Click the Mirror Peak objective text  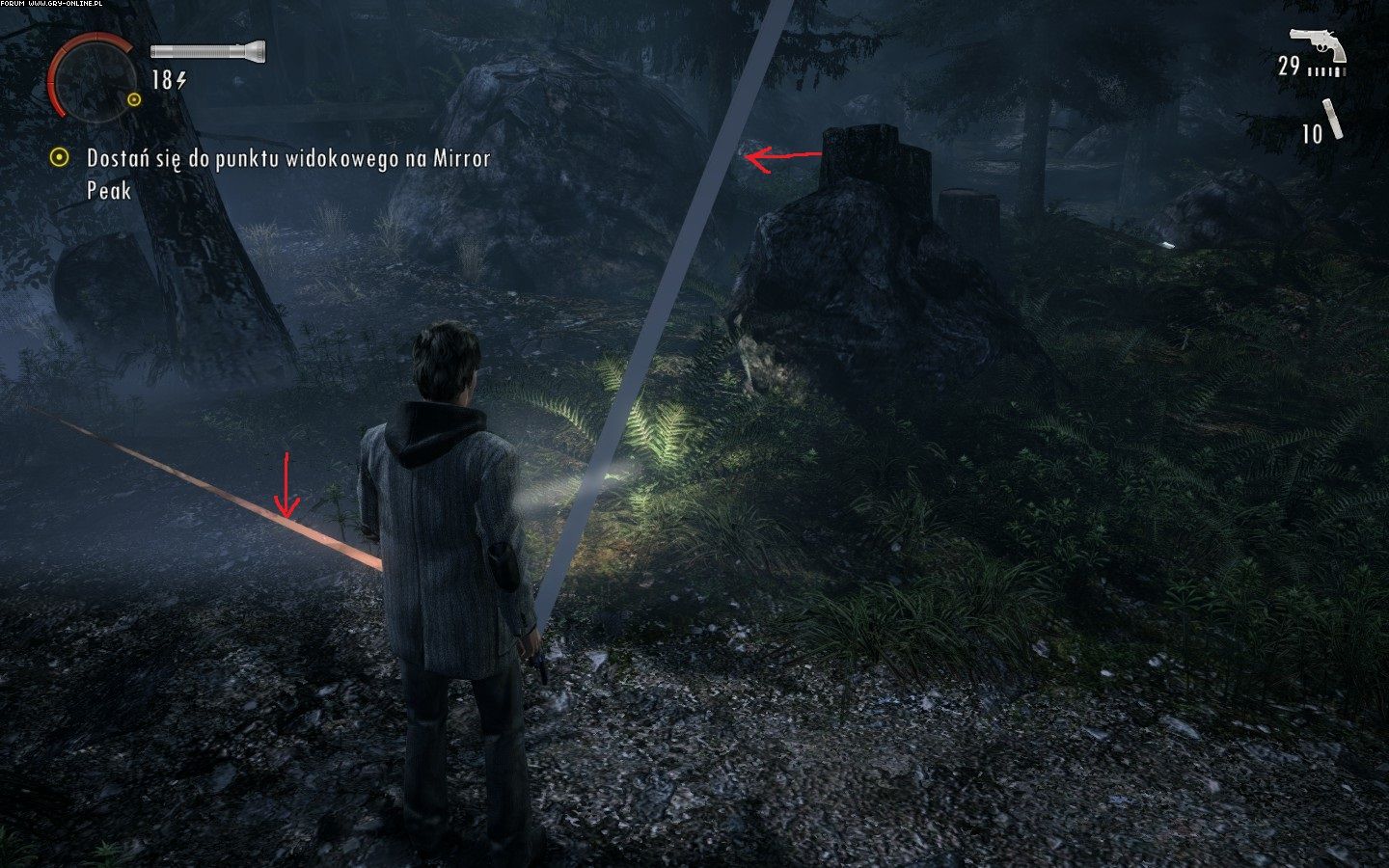click(287, 173)
